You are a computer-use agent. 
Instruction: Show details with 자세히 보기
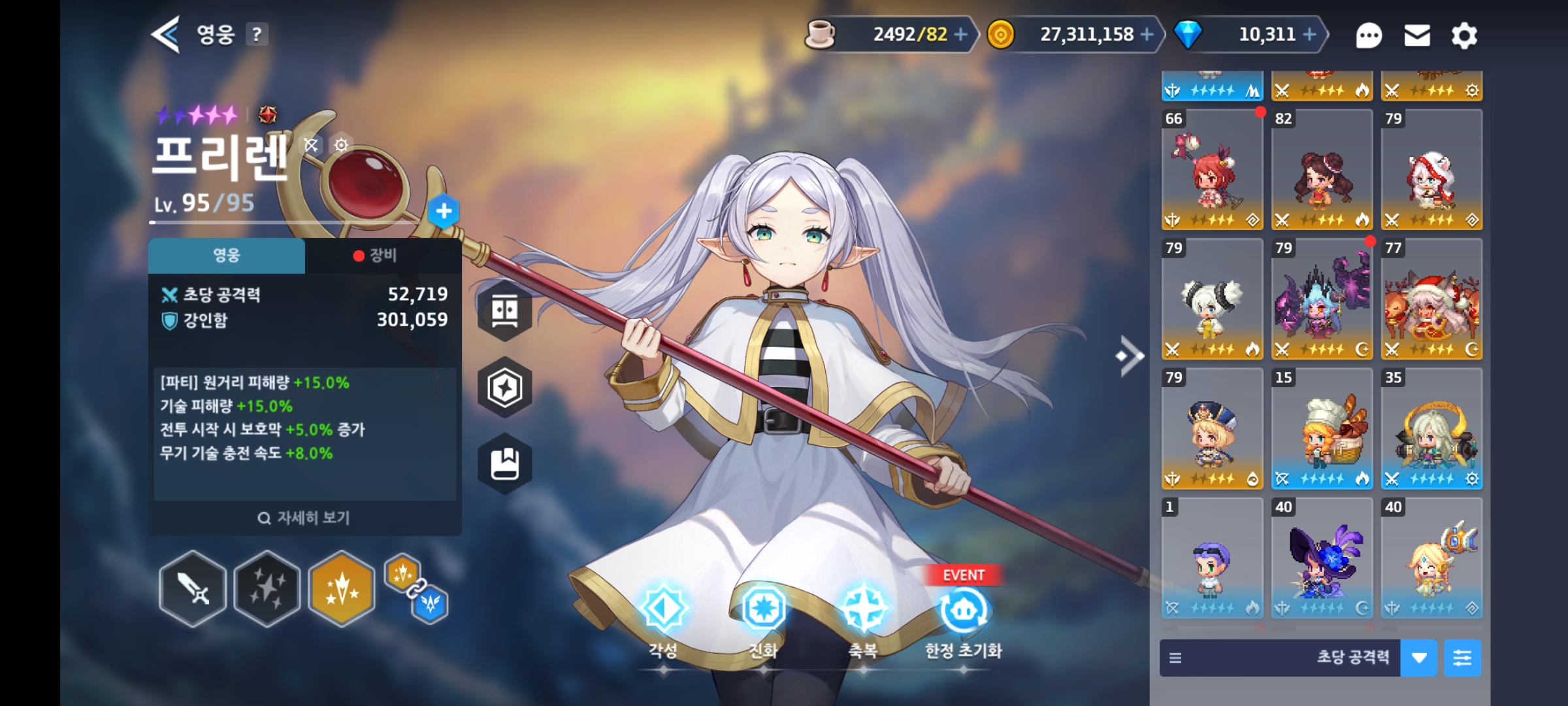(x=304, y=518)
